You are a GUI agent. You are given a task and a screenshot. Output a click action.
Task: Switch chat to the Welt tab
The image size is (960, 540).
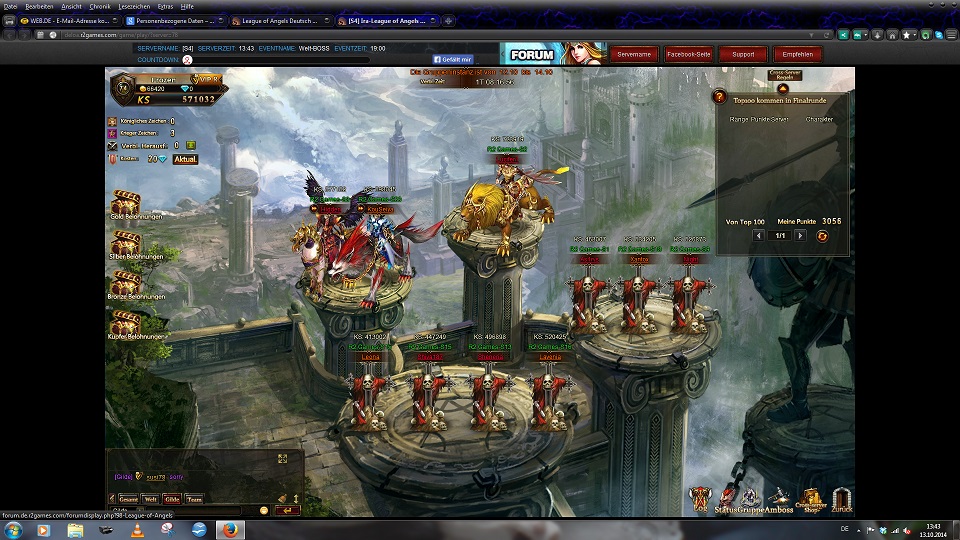tap(151, 499)
